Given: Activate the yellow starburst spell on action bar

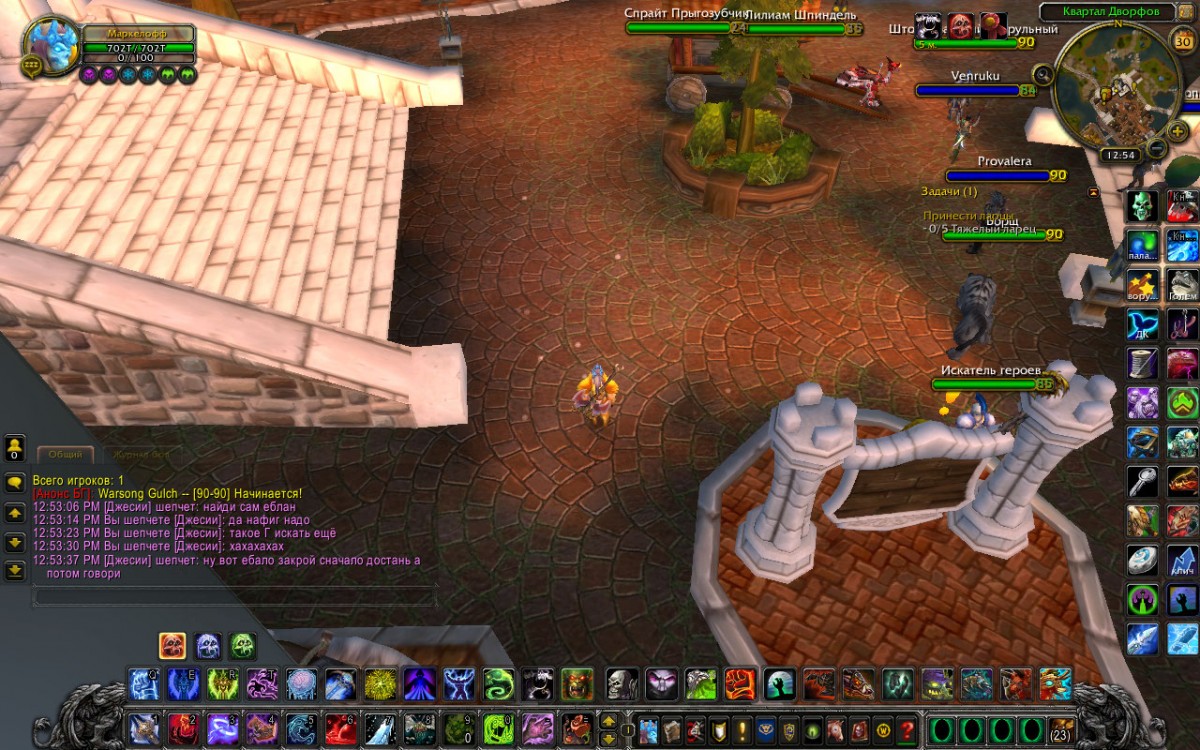Looking at the screenshot, I should click(x=379, y=684).
